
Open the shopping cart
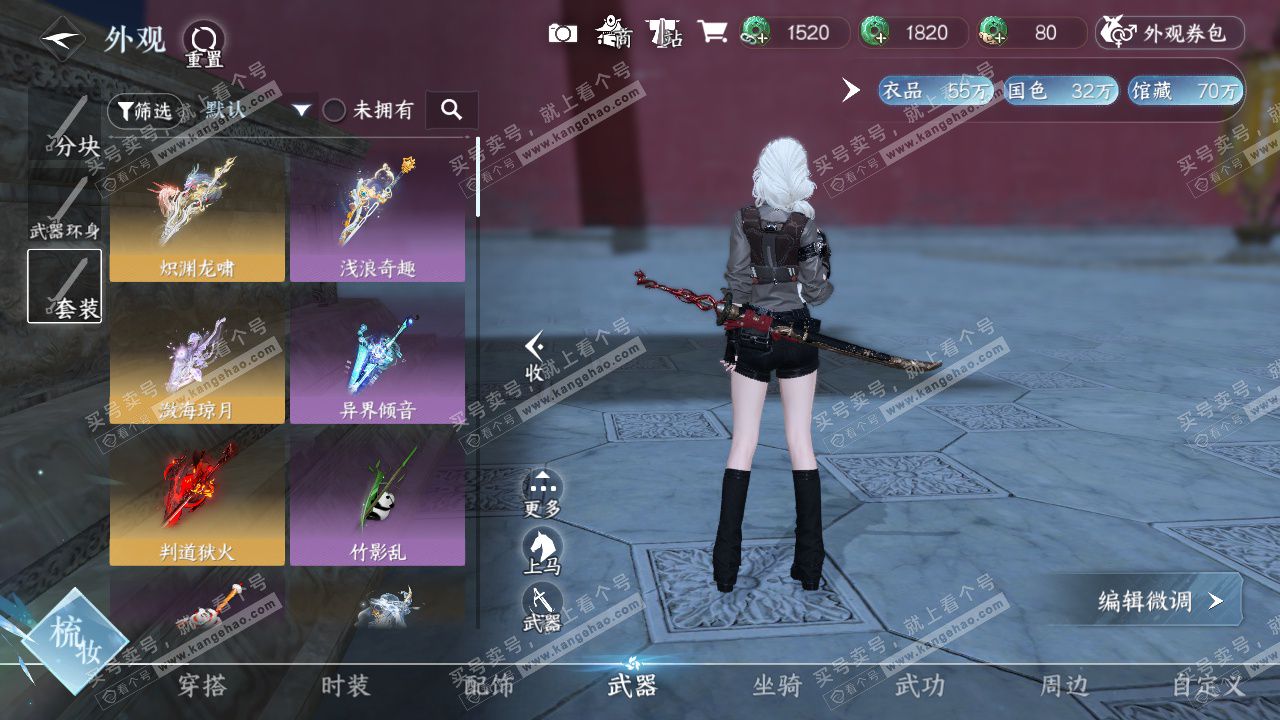[712, 33]
